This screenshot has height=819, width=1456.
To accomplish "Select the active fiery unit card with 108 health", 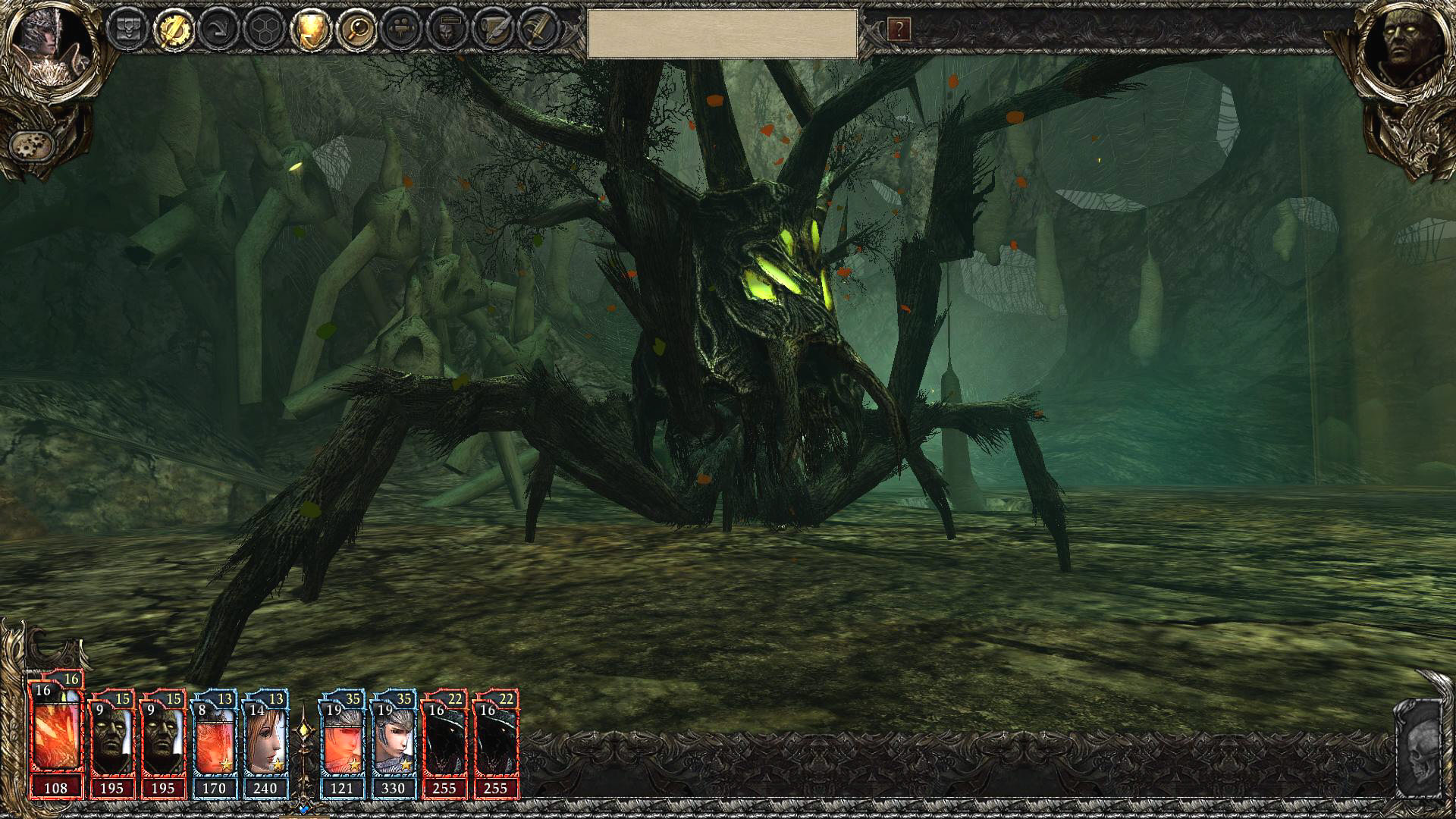I will point(56,736).
